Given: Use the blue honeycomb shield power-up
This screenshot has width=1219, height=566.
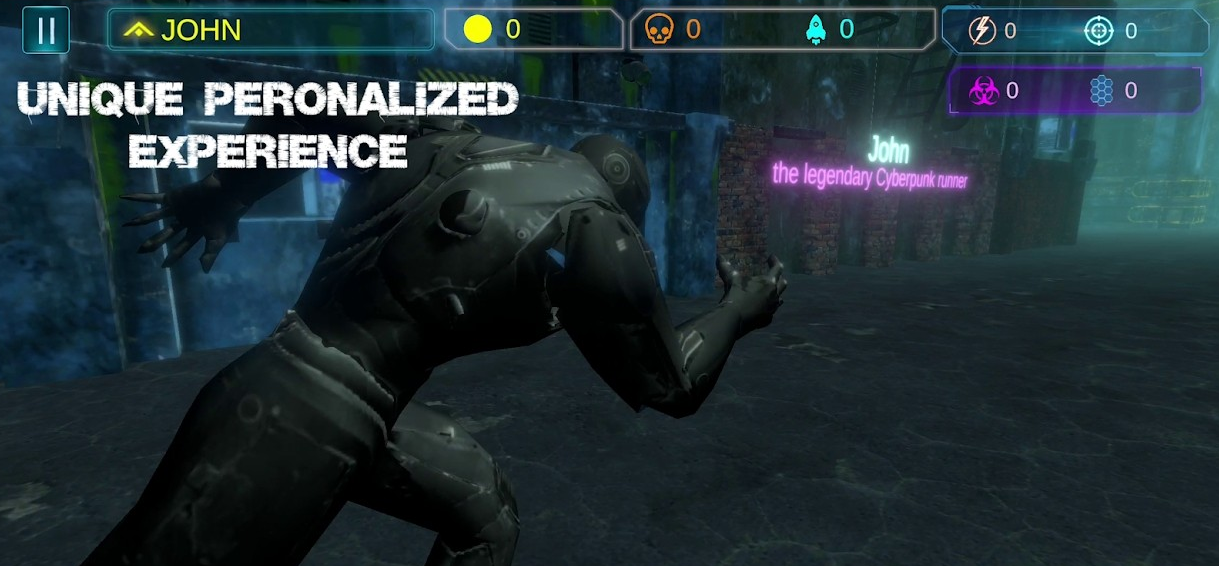Looking at the screenshot, I should coord(1101,91).
